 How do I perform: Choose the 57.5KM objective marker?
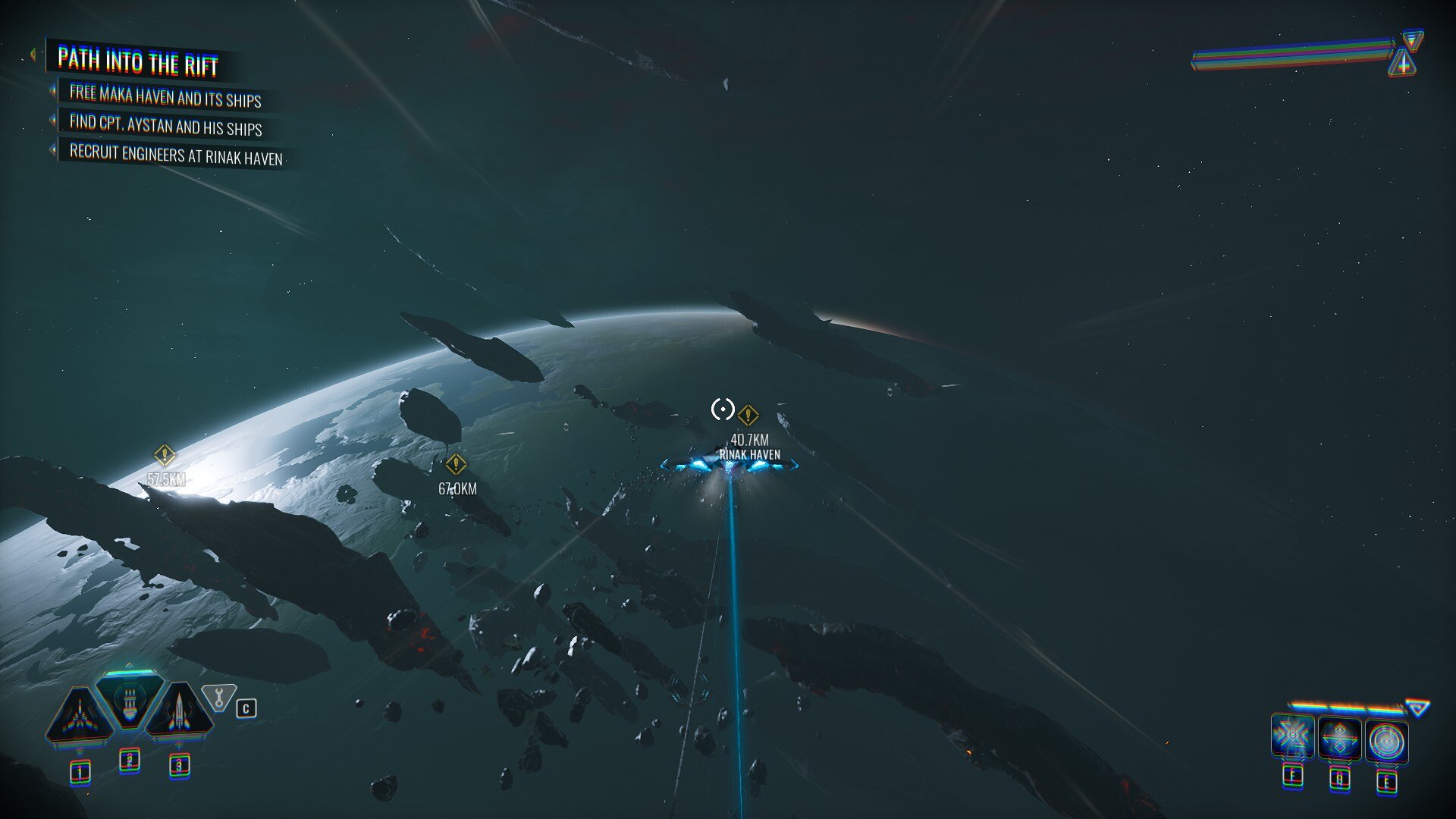(165, 456)
